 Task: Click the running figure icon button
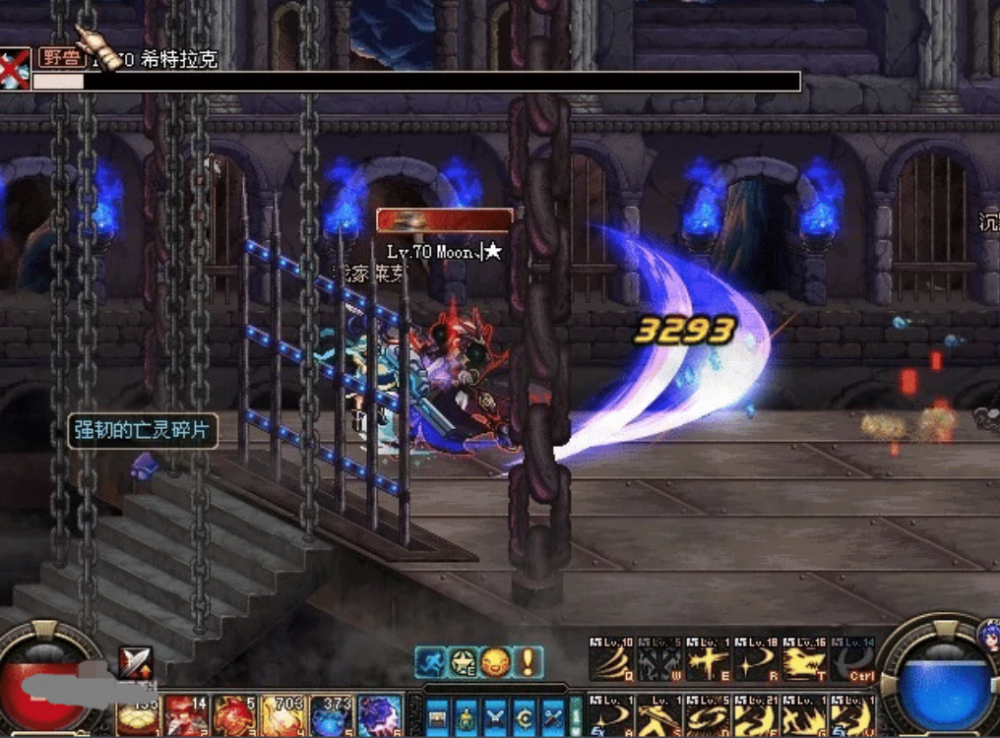coord(431,661)
